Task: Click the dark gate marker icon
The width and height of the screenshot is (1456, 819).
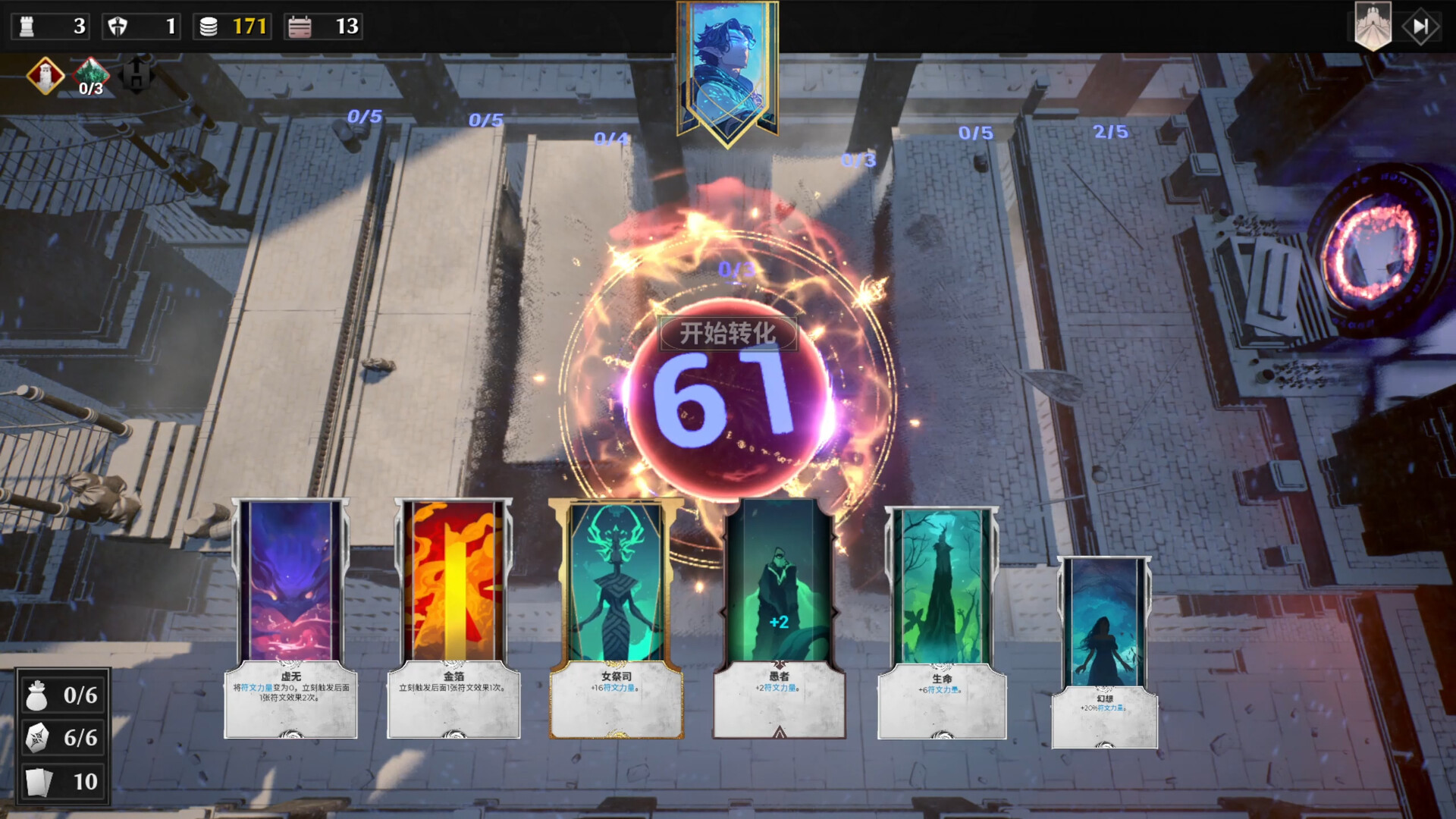Action: click(x=136, y=76)
